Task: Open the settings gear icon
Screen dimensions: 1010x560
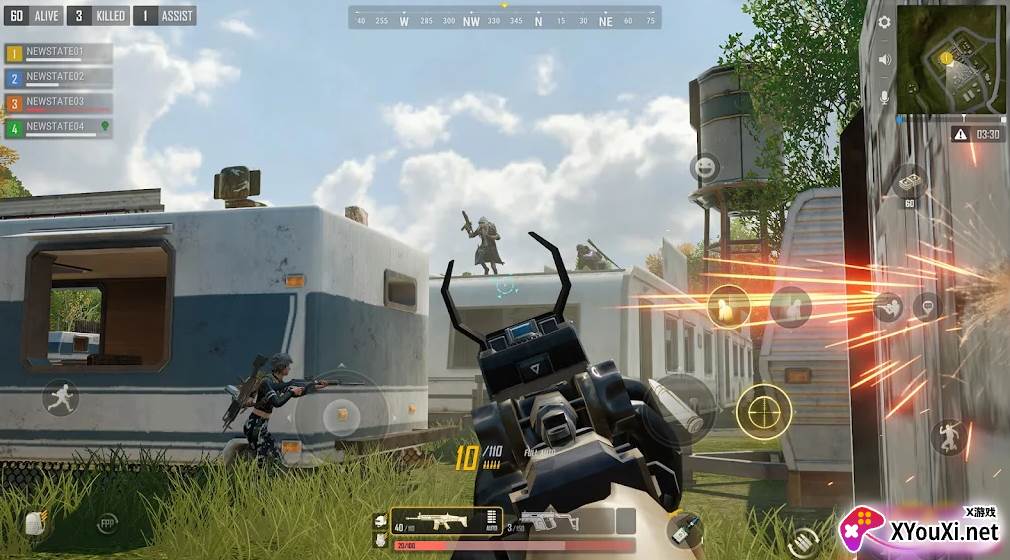Action: pos(884,22)
